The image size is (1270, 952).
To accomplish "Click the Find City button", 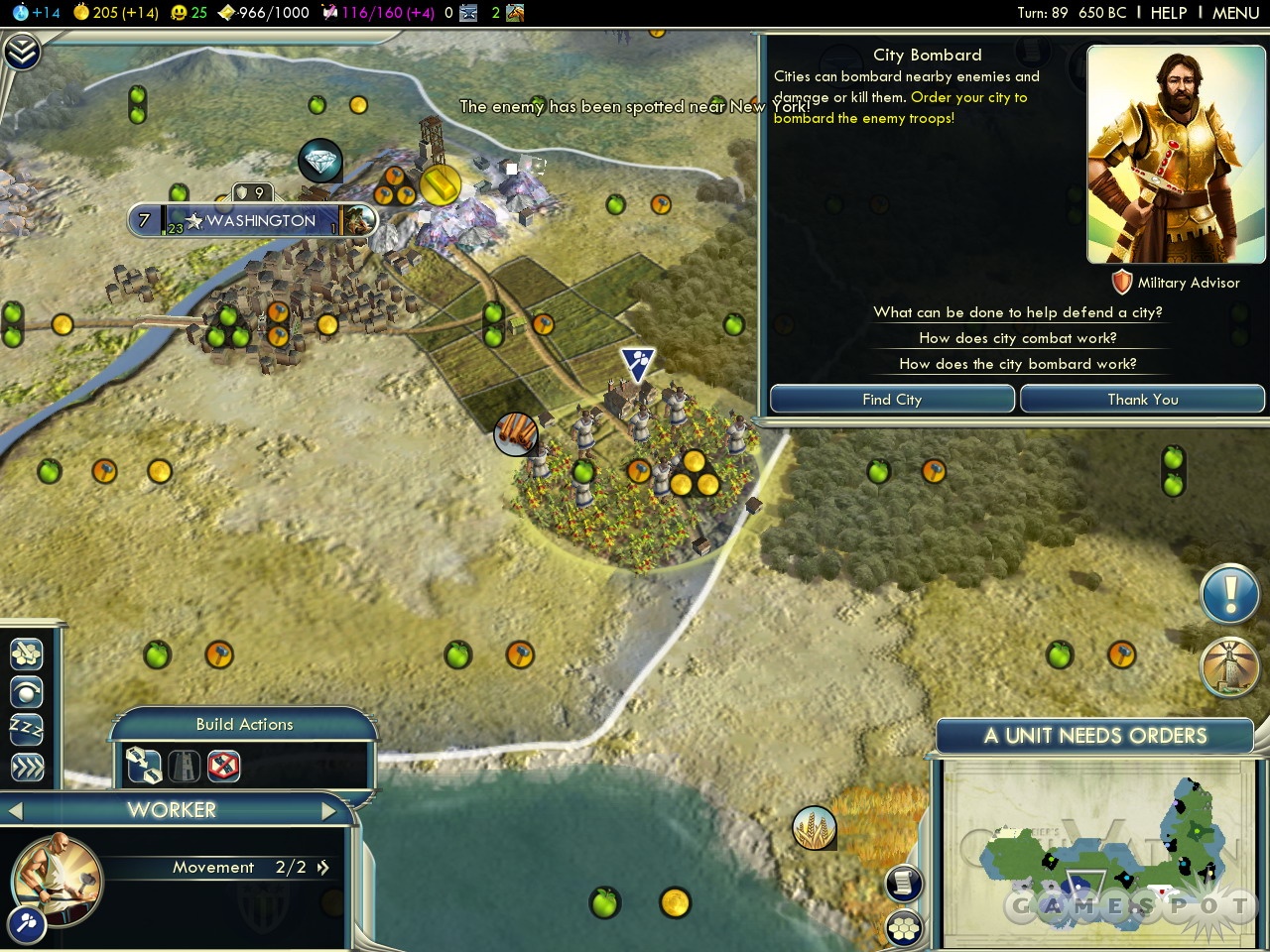I will pos(892,400).
